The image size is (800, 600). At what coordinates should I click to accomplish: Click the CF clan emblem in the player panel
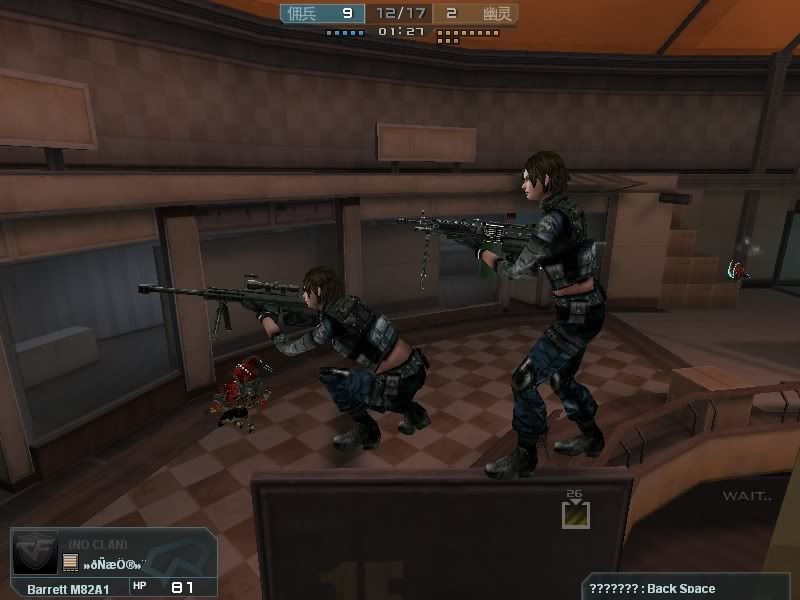coord(34,552)
